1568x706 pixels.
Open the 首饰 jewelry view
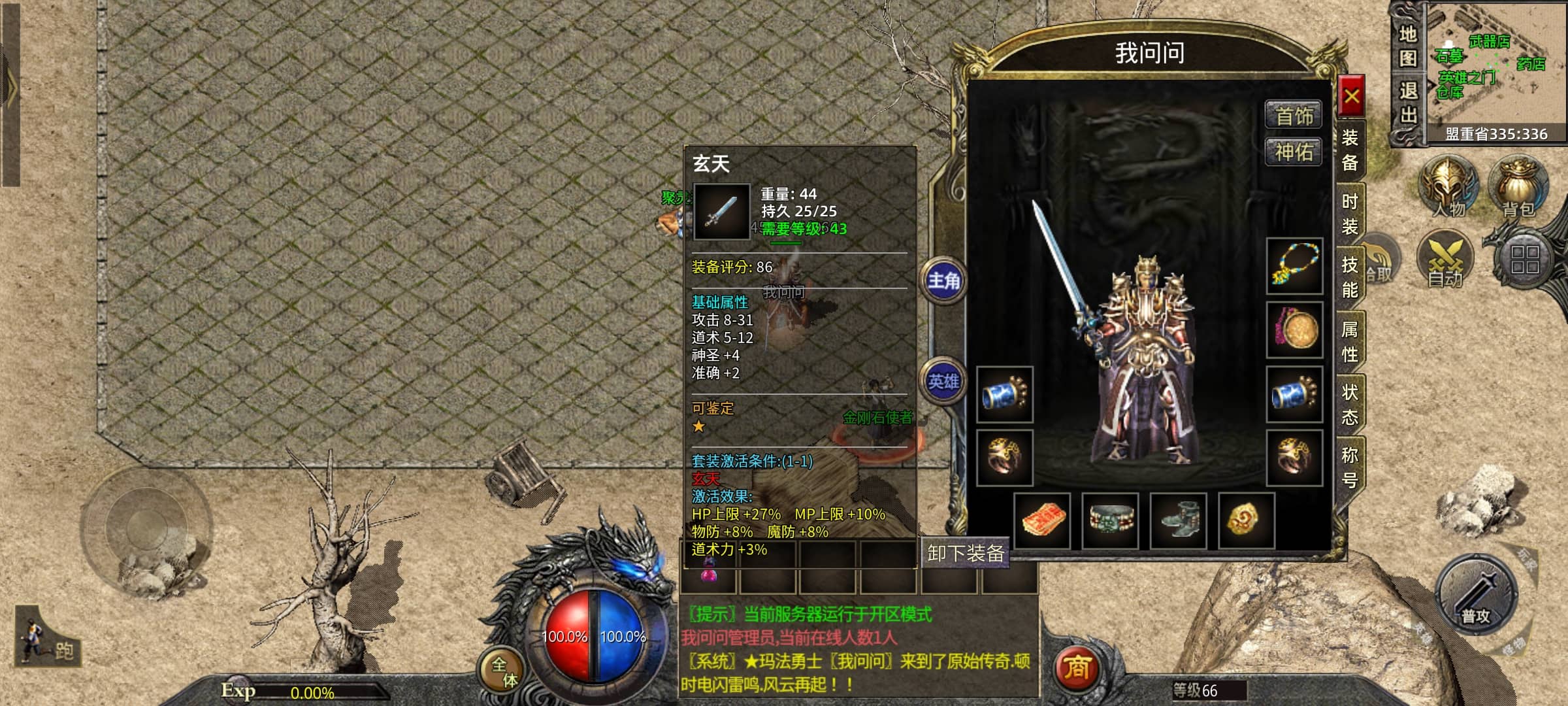click(1294, 116)
